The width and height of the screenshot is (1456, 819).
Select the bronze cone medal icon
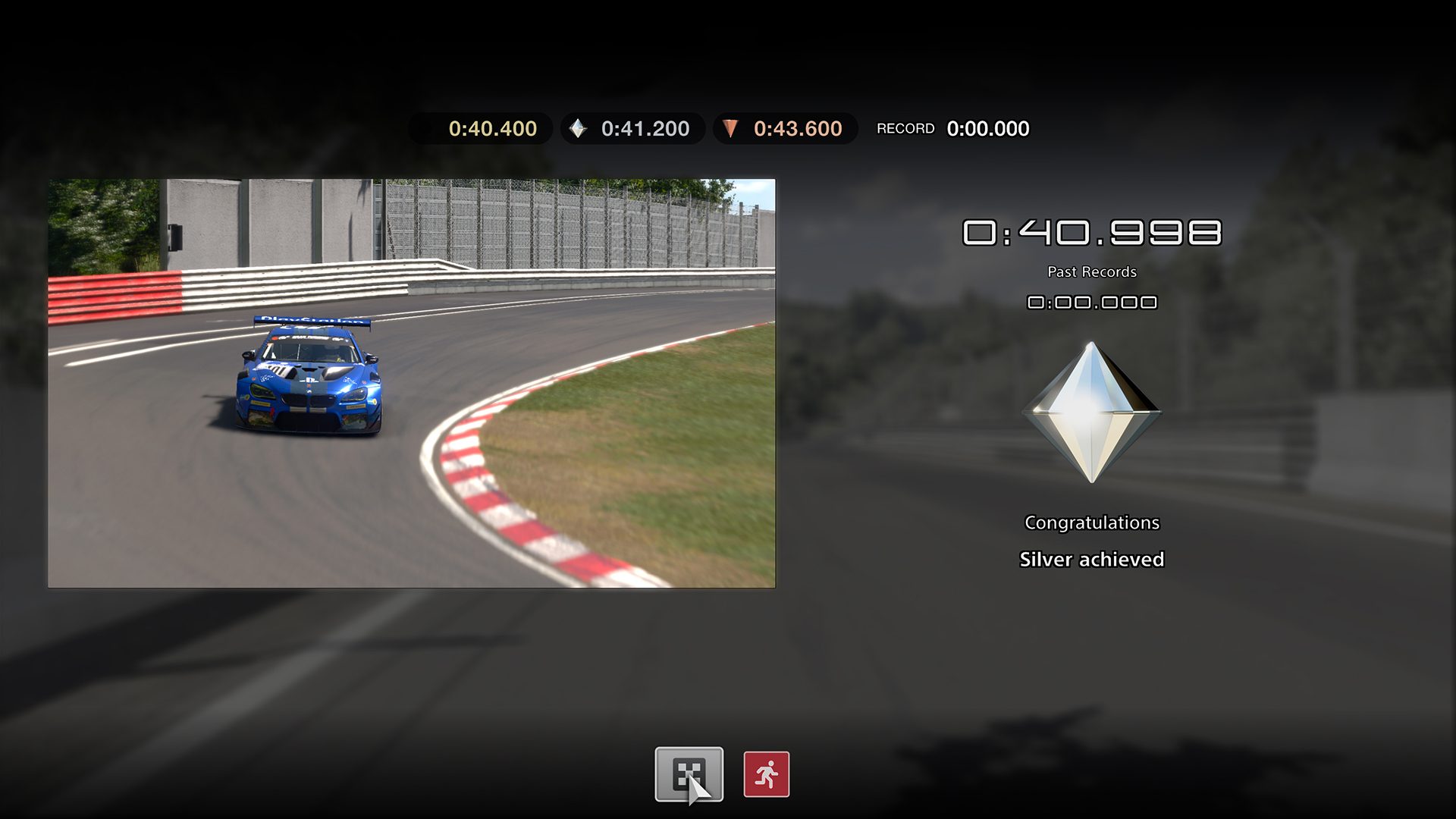pyautogui.click(x=730, y=127)
